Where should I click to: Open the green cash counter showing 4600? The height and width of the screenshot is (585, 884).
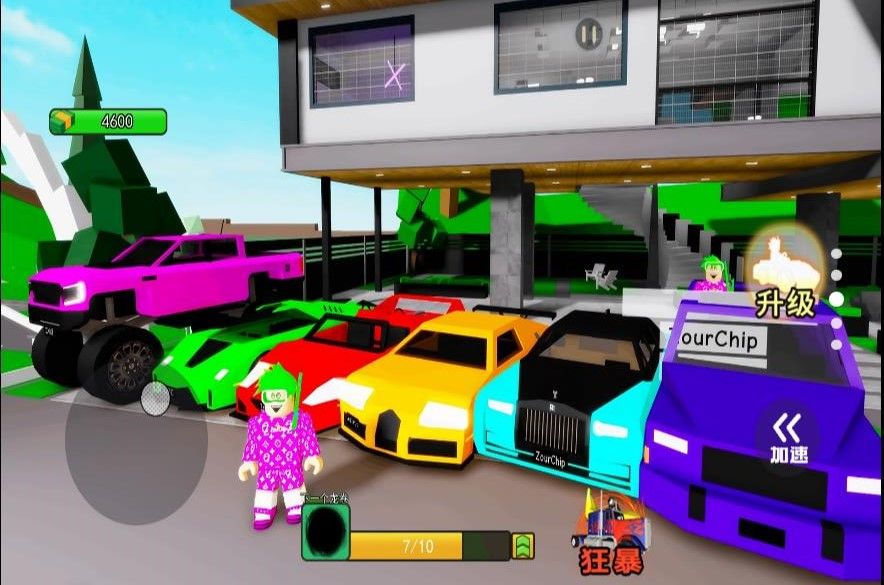[108, 122]
